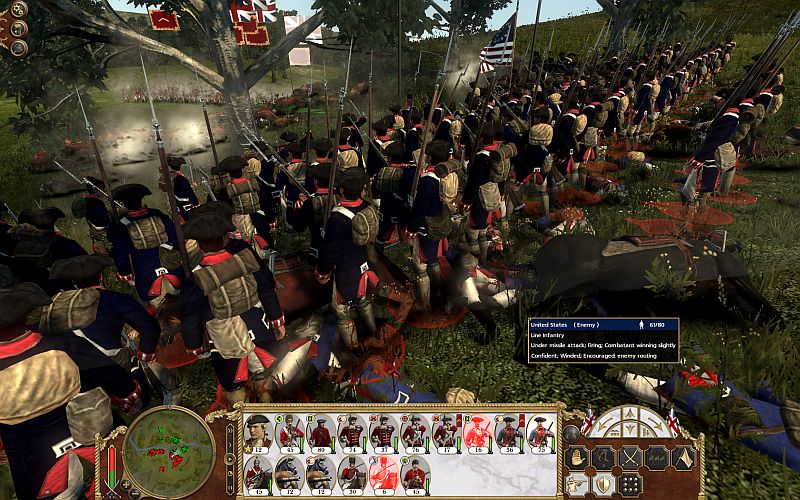Select the general's unit card
The width and height of the screenshot is (800, 500).
[258, 433]
